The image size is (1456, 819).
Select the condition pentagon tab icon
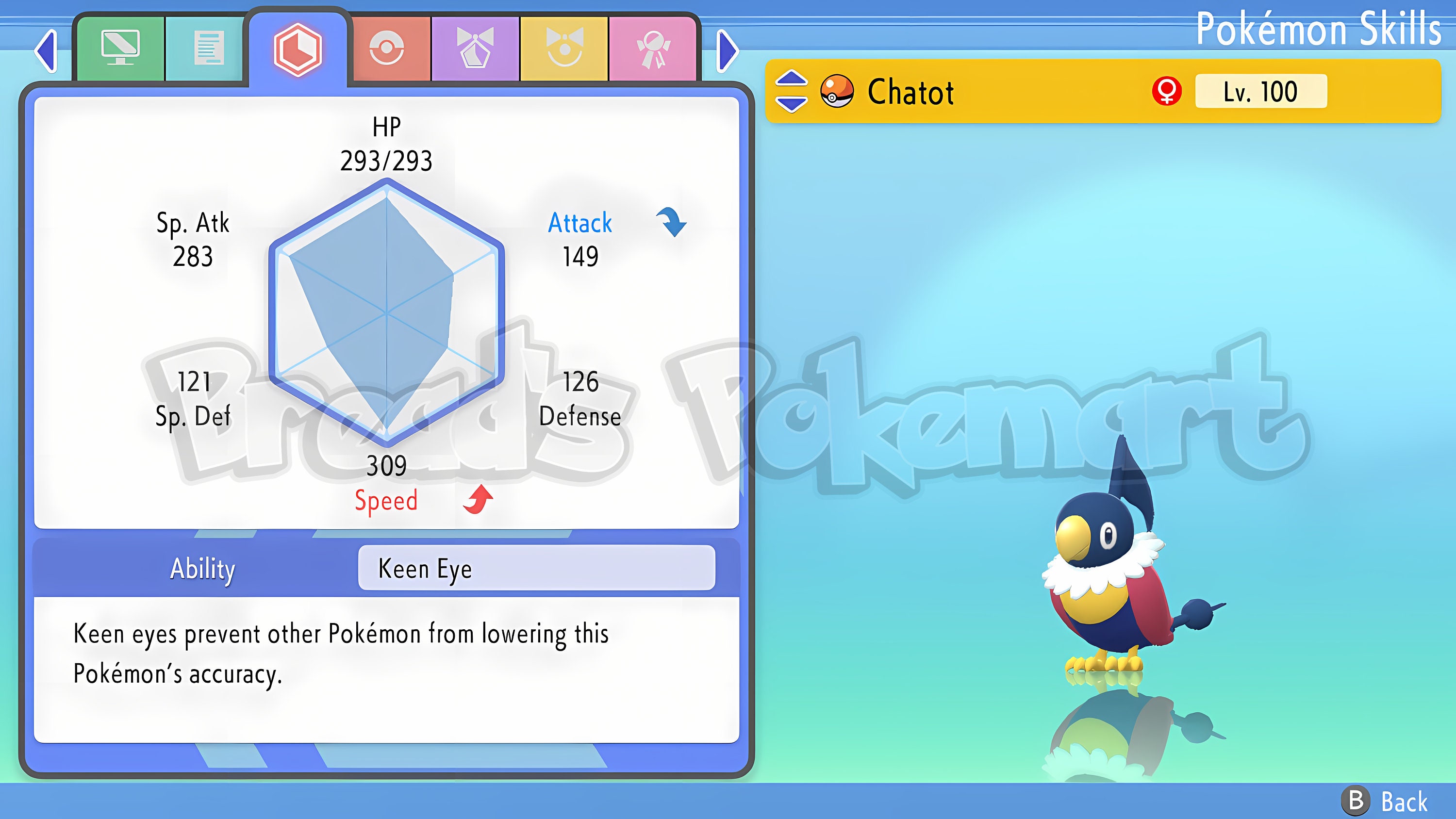tap(475, 49)
